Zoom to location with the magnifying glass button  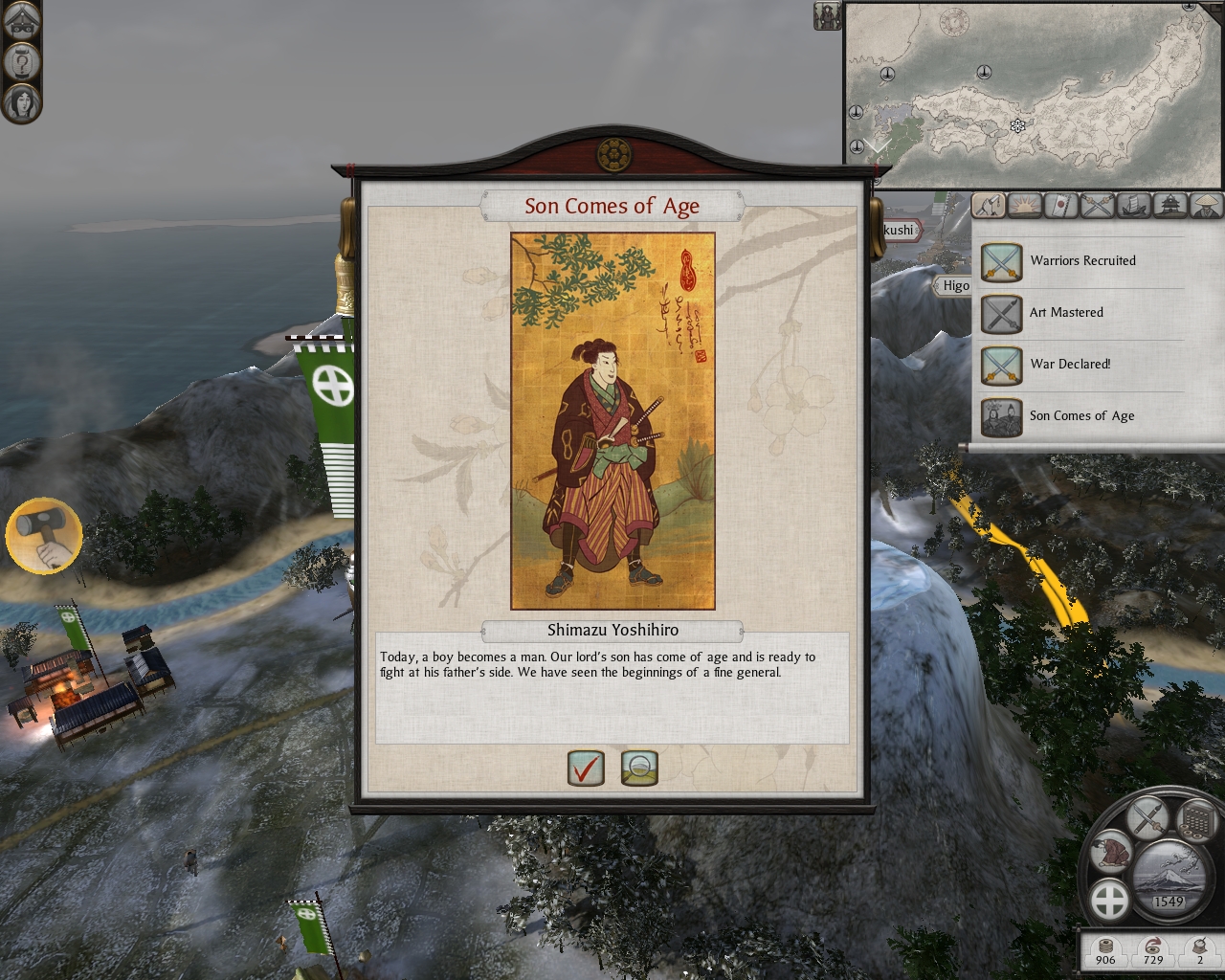[639, 767]
